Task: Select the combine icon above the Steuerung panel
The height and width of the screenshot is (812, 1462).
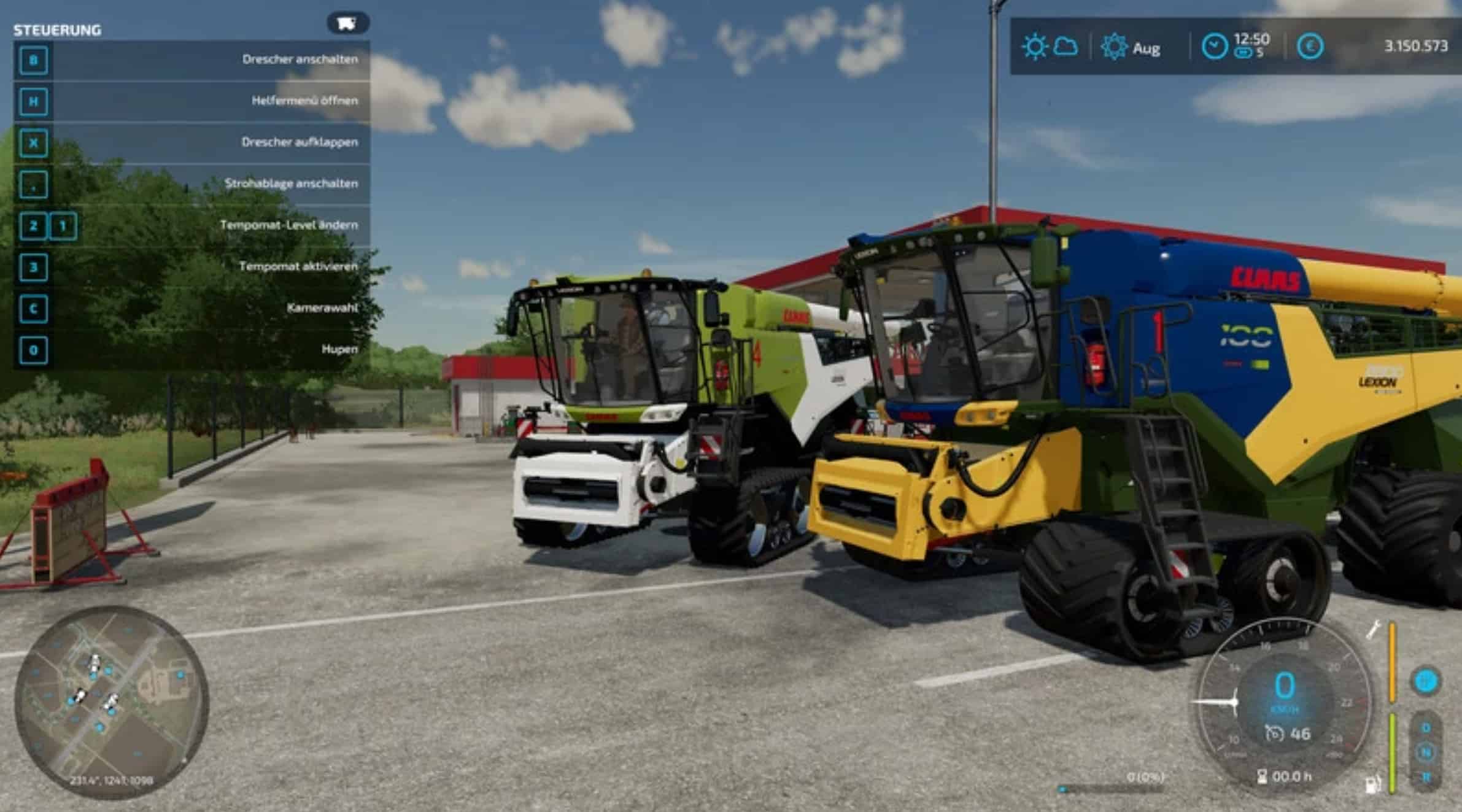Action: point(347,23)
